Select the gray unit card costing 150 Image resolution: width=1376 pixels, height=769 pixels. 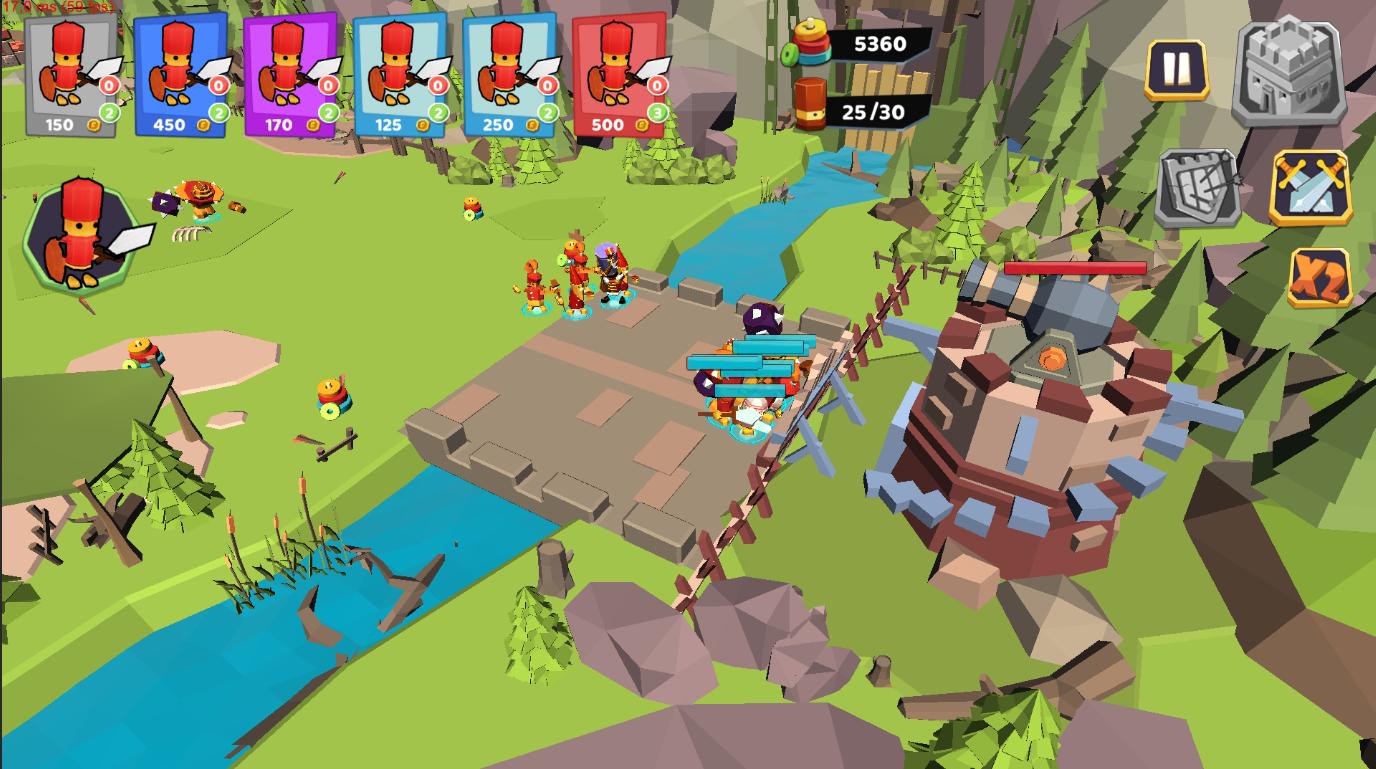click(72, 76)
